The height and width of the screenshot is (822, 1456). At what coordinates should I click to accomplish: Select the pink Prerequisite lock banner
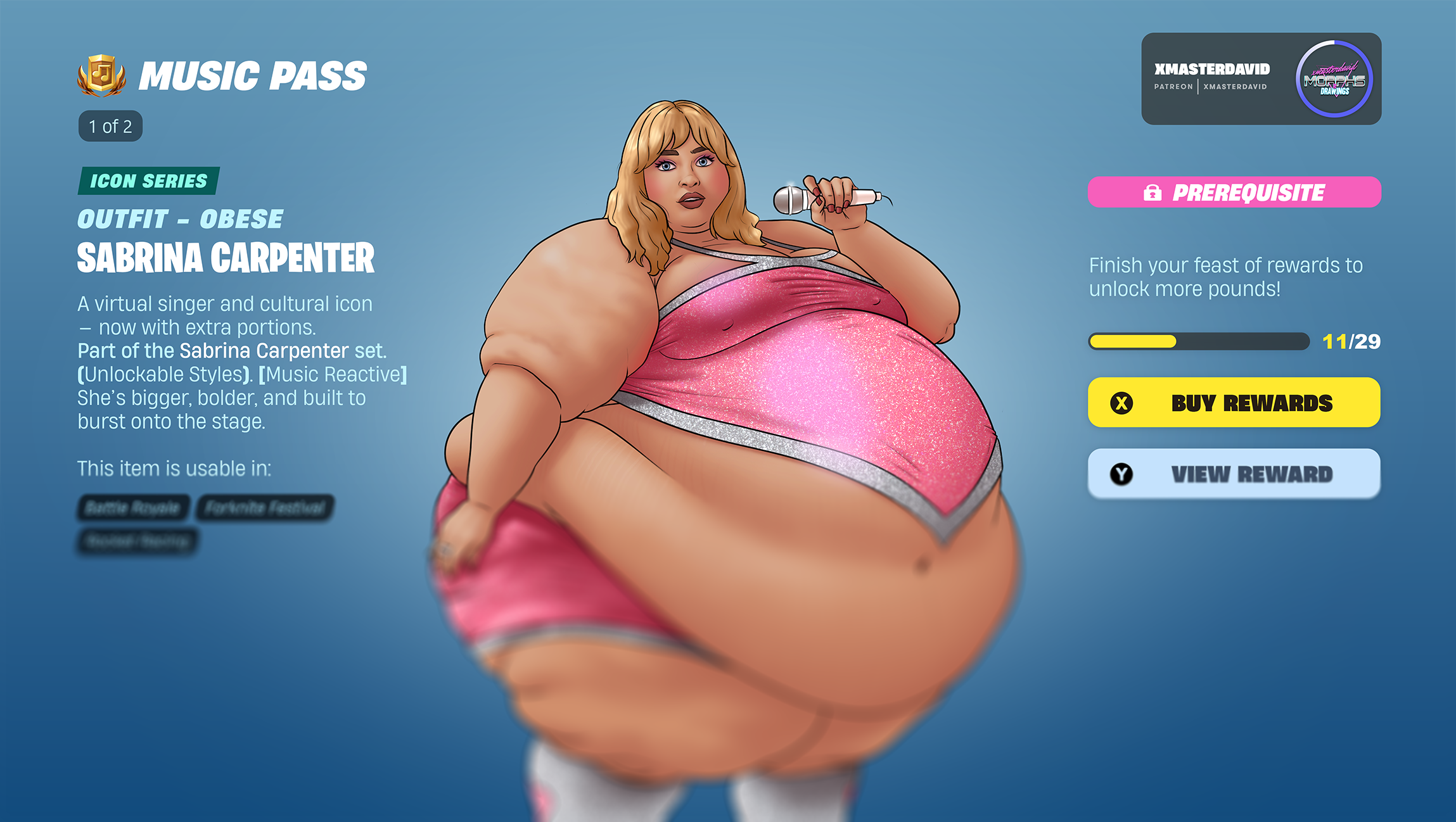coord(1234,193)
